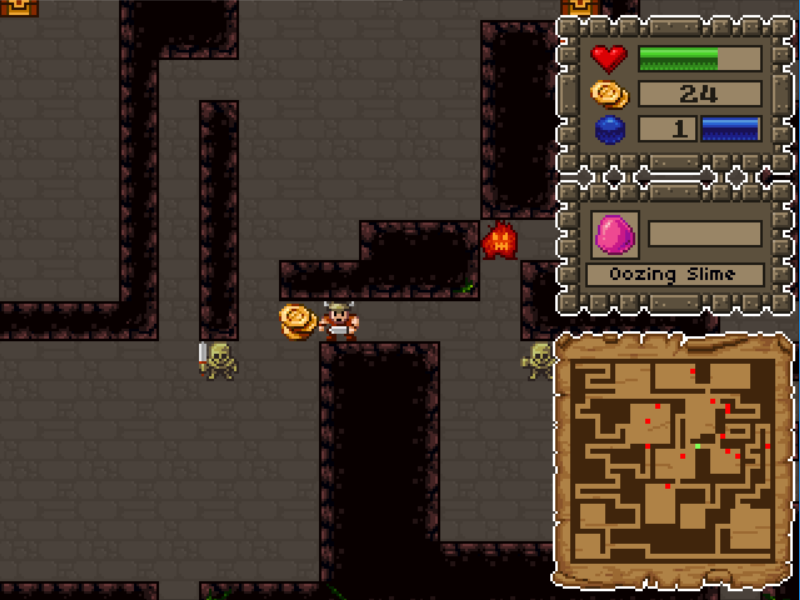Click the dungeon parchment minimap
Image resolution: width=800 pixels, height=600 pixels.
click(x=673, y=460)
